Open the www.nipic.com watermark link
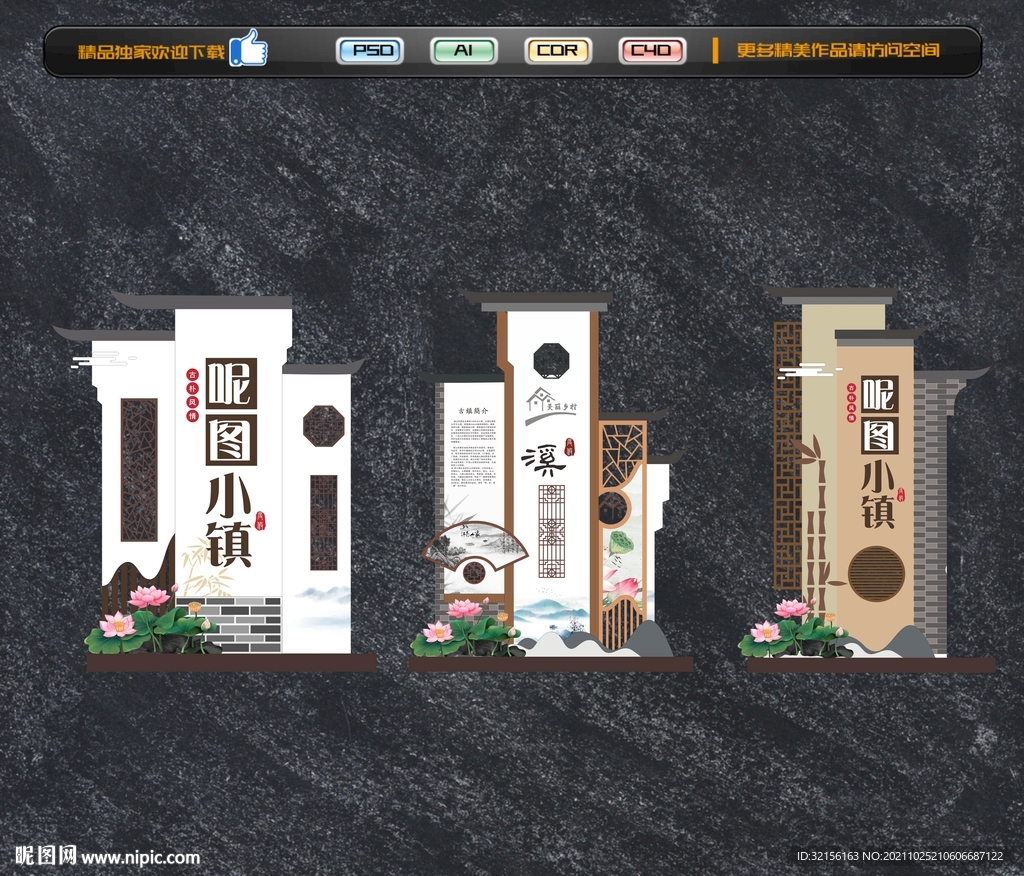 point(140,857)
